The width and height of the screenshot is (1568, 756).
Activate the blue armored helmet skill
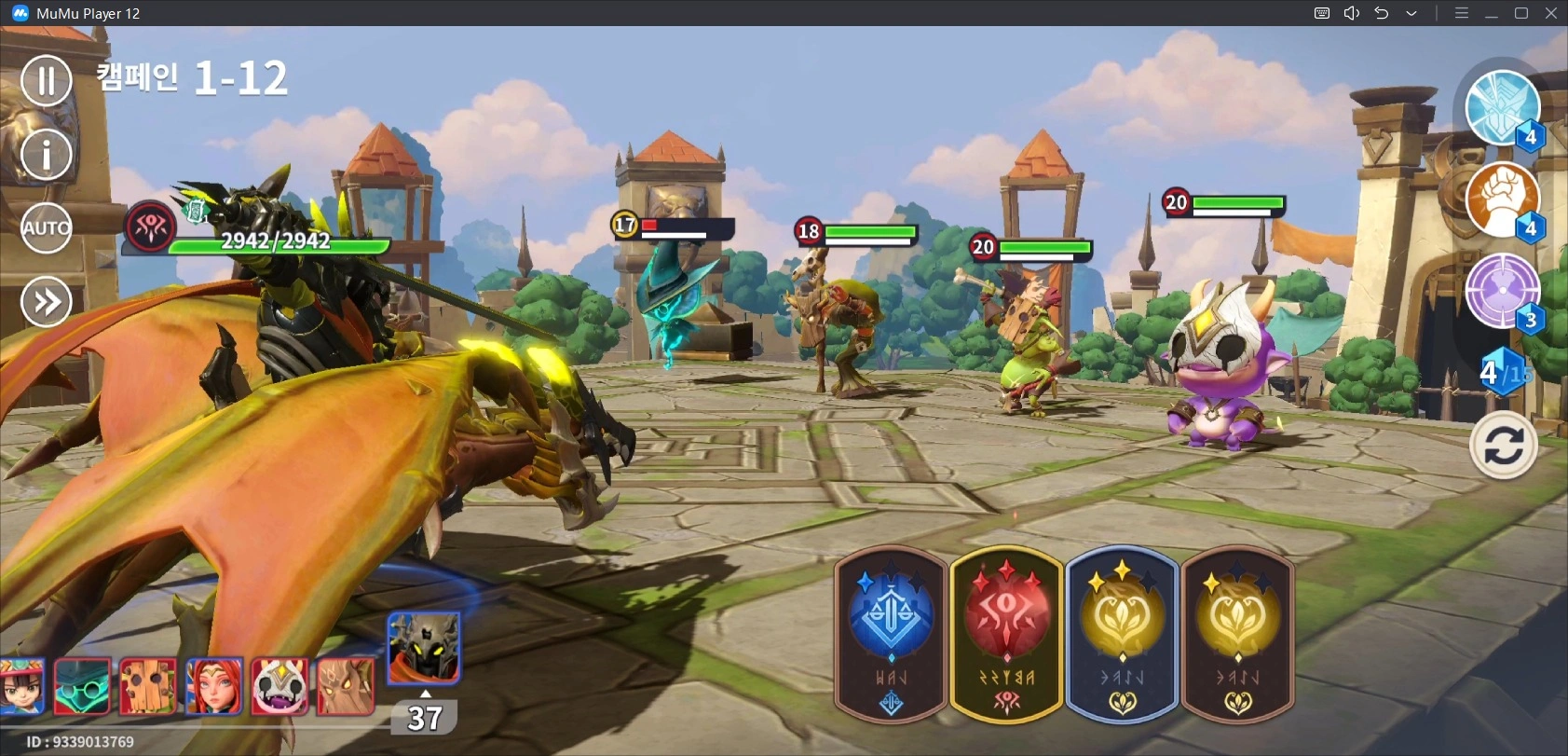click(1501, 108)
